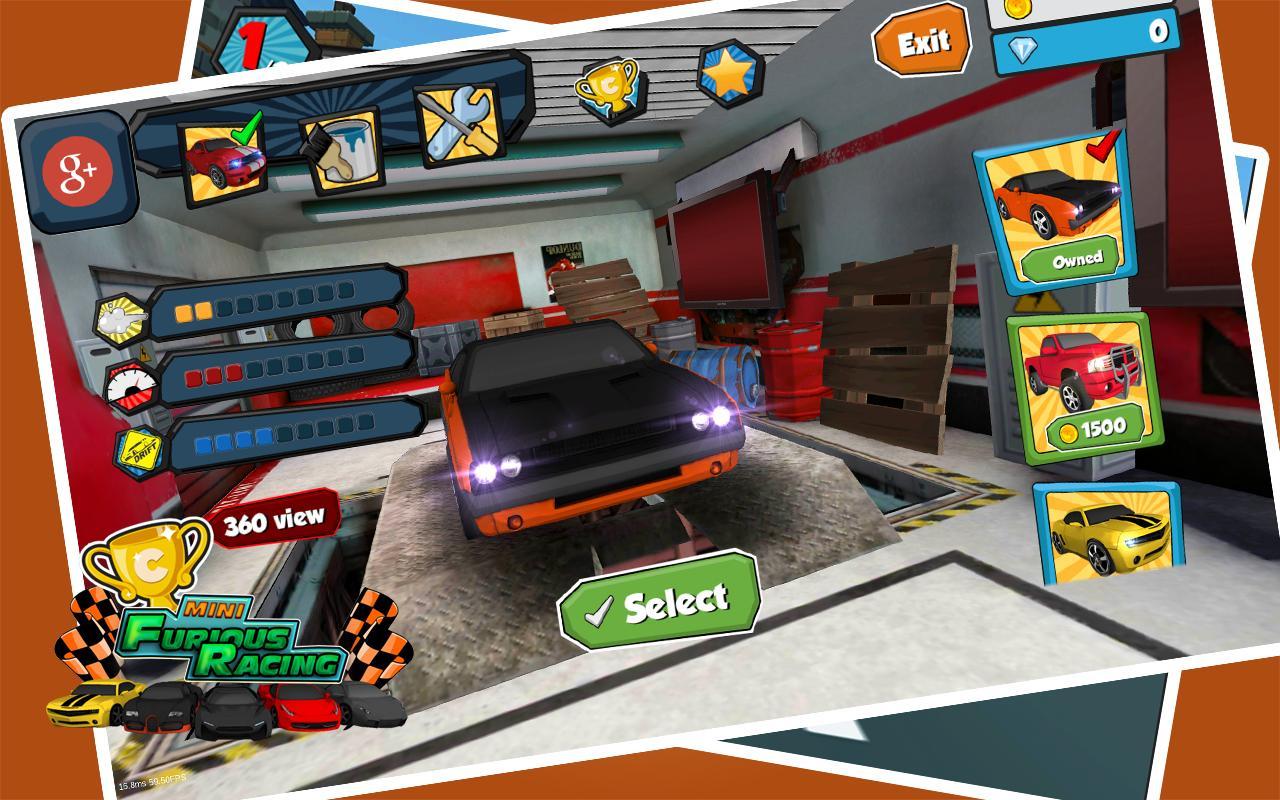The image size is (1280, 800).
Task: Select the yellow Camaro thumbnail
Action: pyautogui.click(x=1108, y=535)
